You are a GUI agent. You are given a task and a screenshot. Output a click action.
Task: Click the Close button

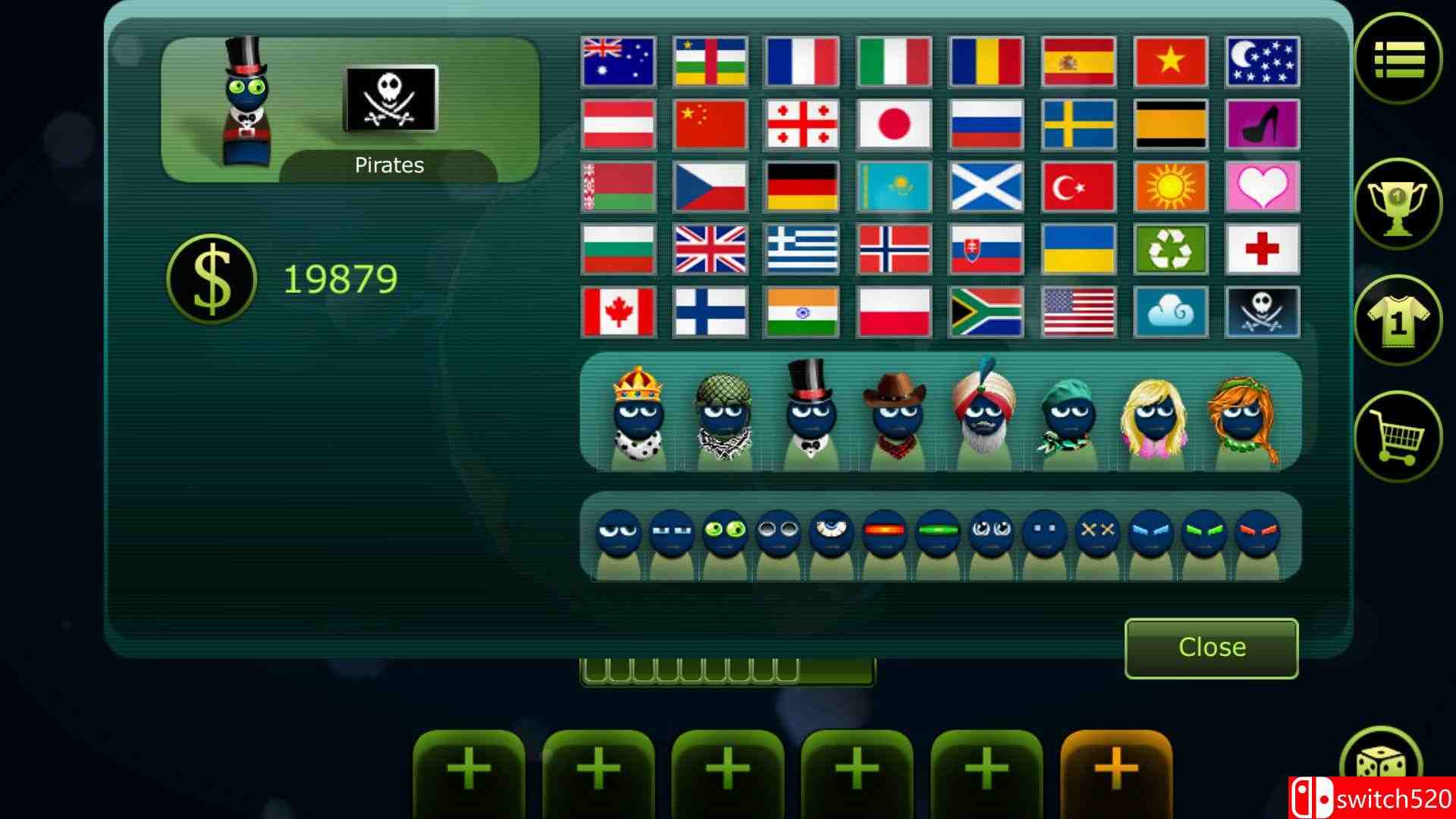click(1211, 647)
